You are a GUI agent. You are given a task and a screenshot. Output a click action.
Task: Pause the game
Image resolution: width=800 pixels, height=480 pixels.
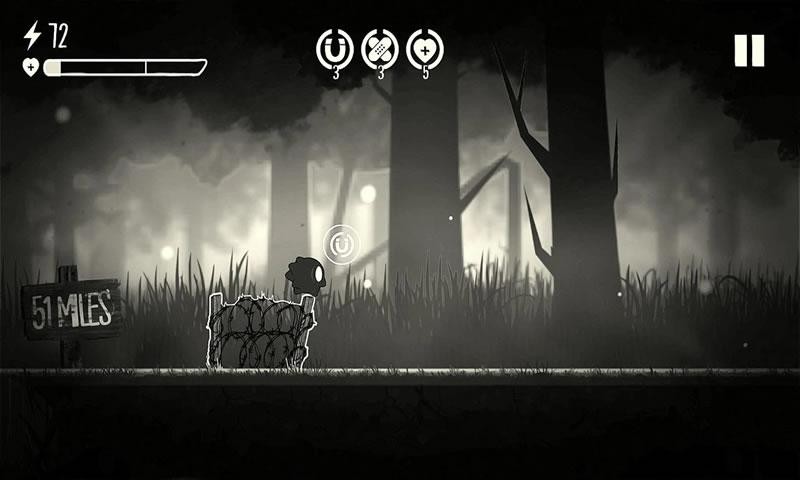click(749, 50)
